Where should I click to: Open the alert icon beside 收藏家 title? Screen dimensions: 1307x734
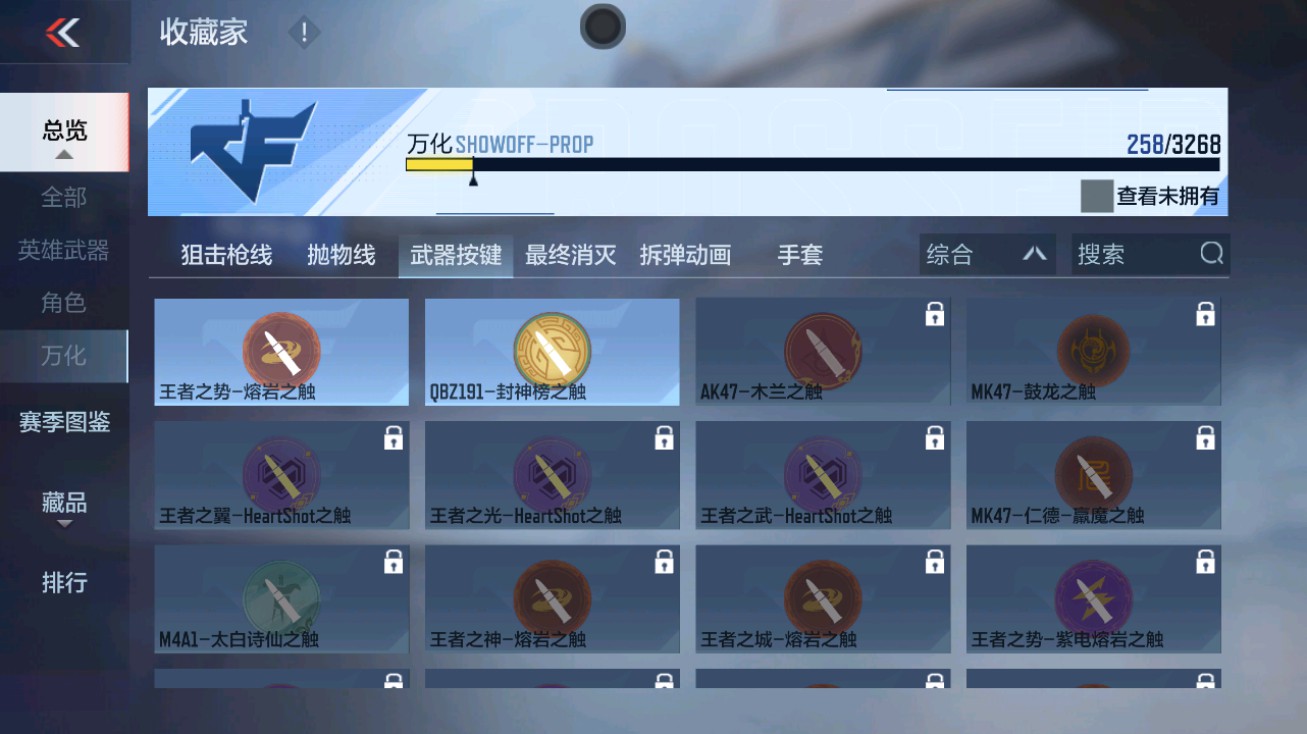pyautogui.click(x=301, y=31)
